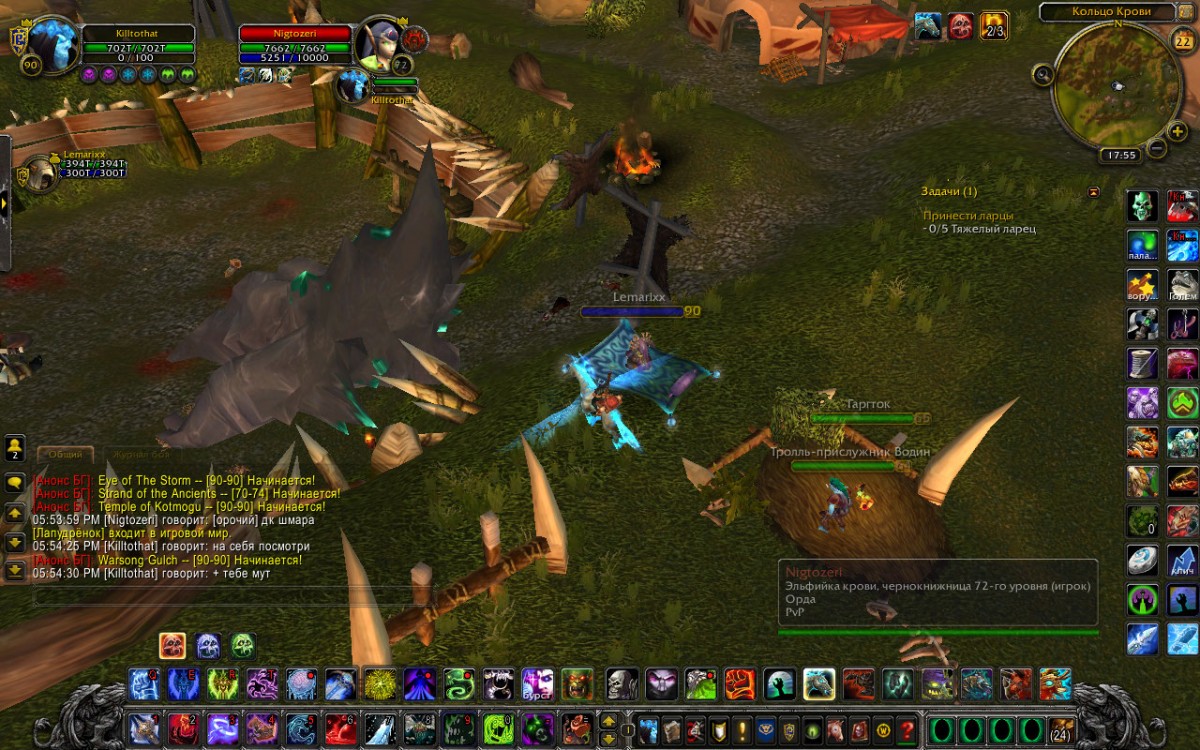Open the Принести ларцы quest entry
This screenshot has width=1200, height=750.
pyautogui.click(x=968, y=215)
